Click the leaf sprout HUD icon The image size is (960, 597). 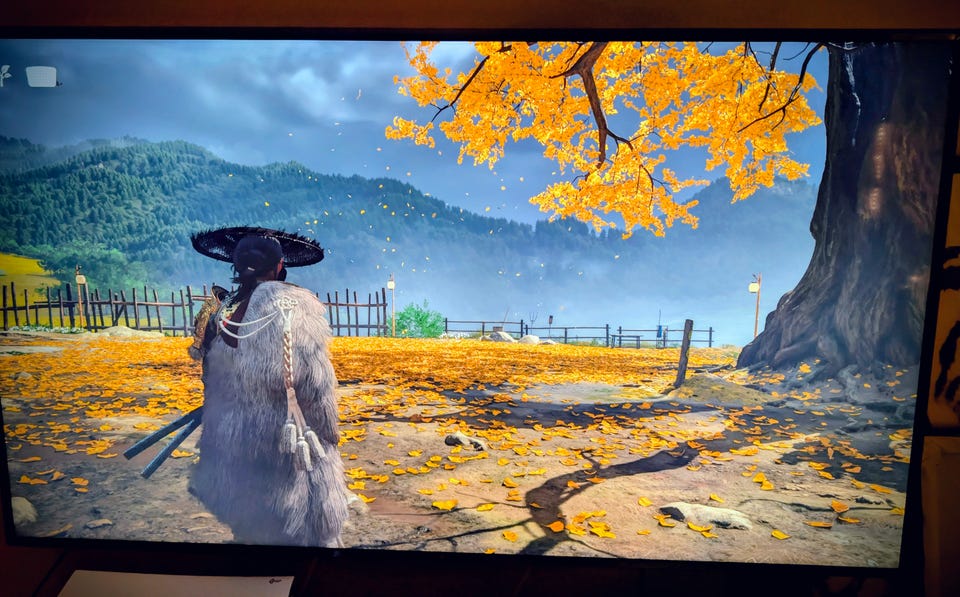[5, 74]
